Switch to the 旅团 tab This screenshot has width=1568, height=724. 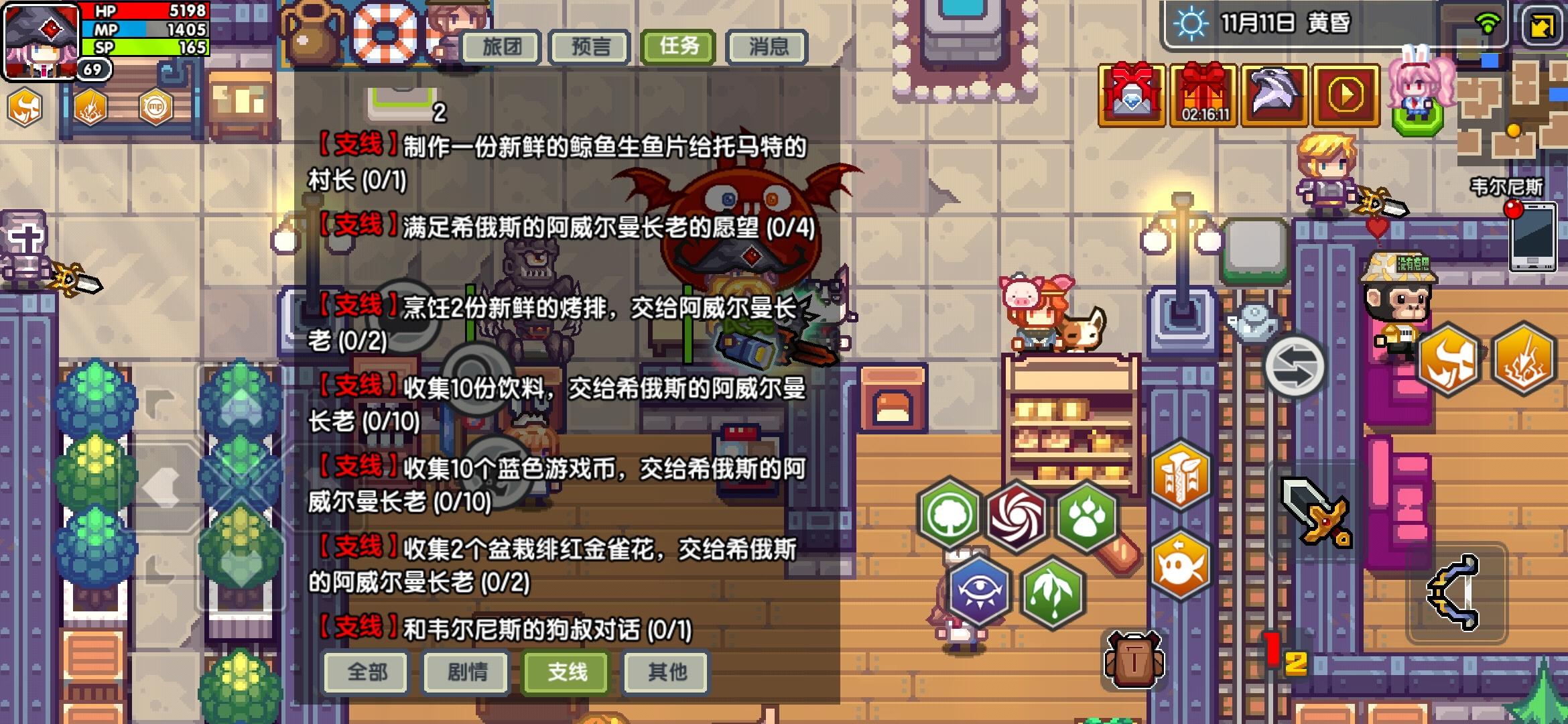(x=501, y=46)
